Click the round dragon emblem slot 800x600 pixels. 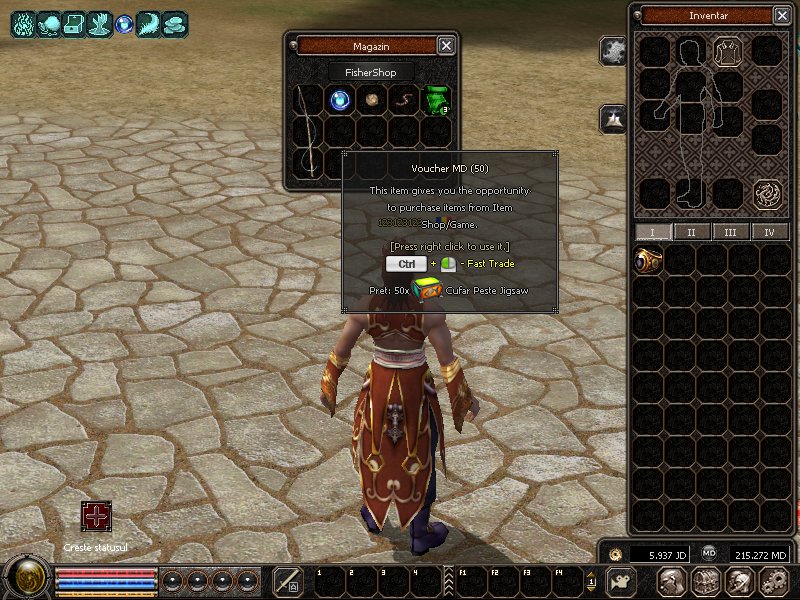(767, 193)
